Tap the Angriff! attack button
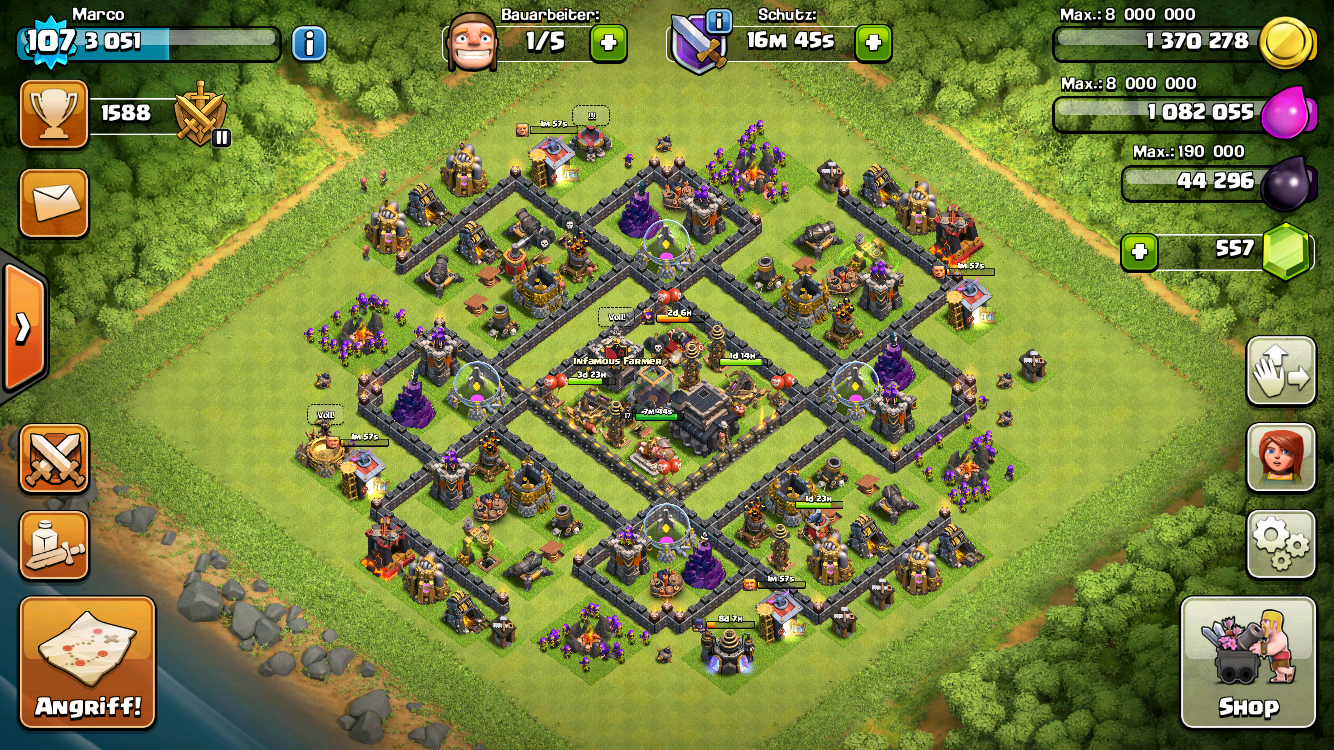Screen dimensions: 1334x750 point(88,662)
